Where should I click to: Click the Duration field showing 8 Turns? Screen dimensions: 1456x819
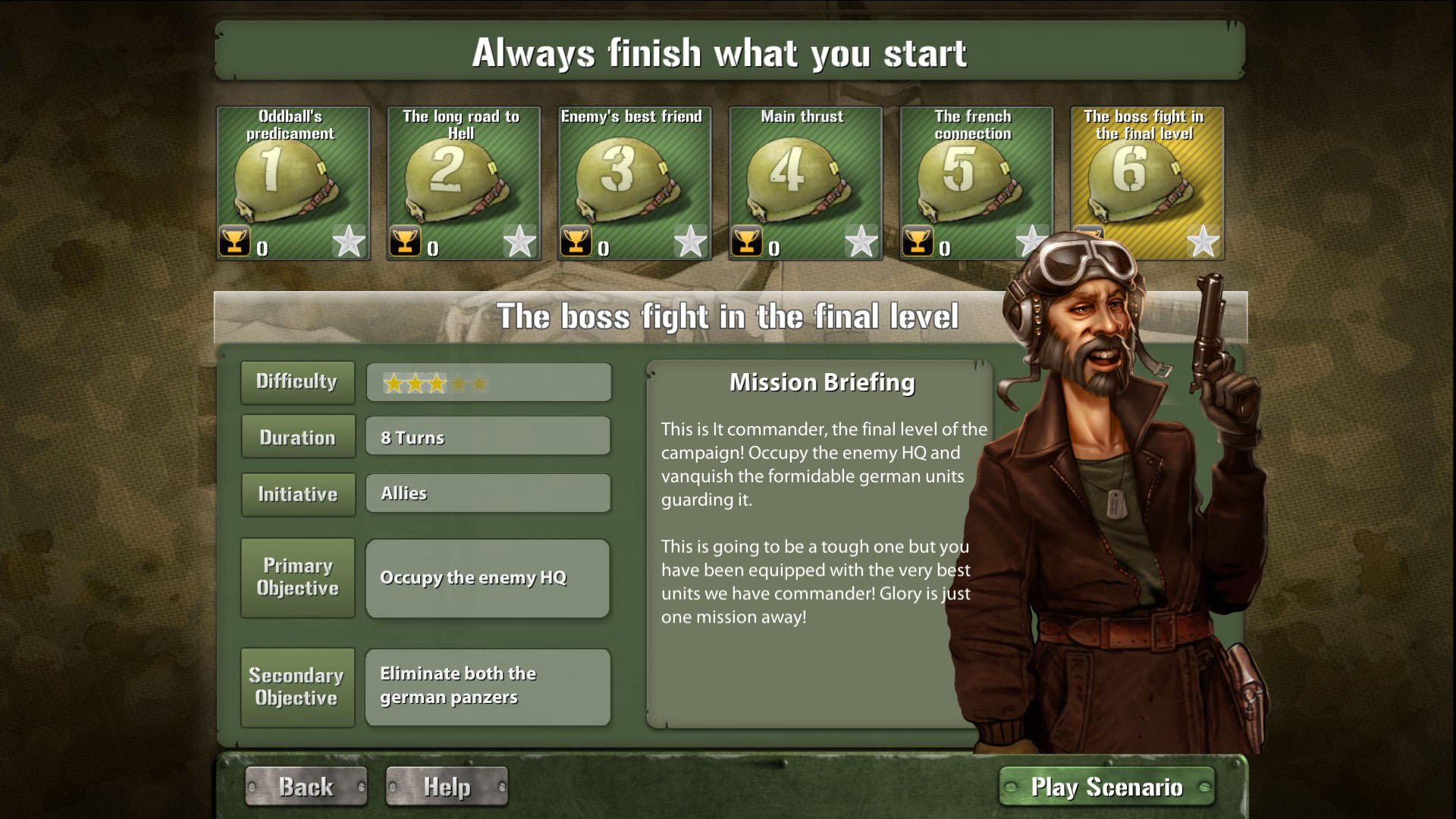488,436
